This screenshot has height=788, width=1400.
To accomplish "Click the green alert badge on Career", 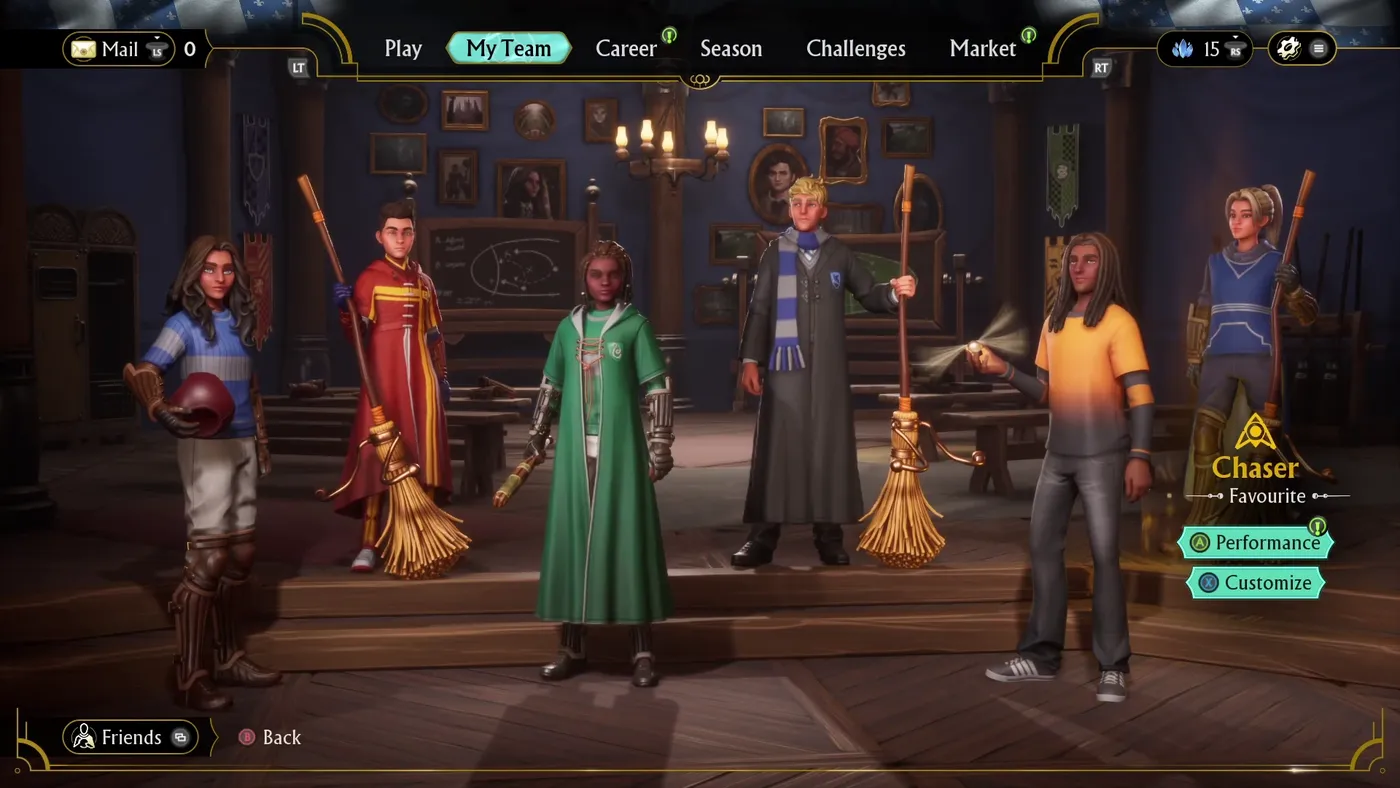I will (x=667, y=35).
